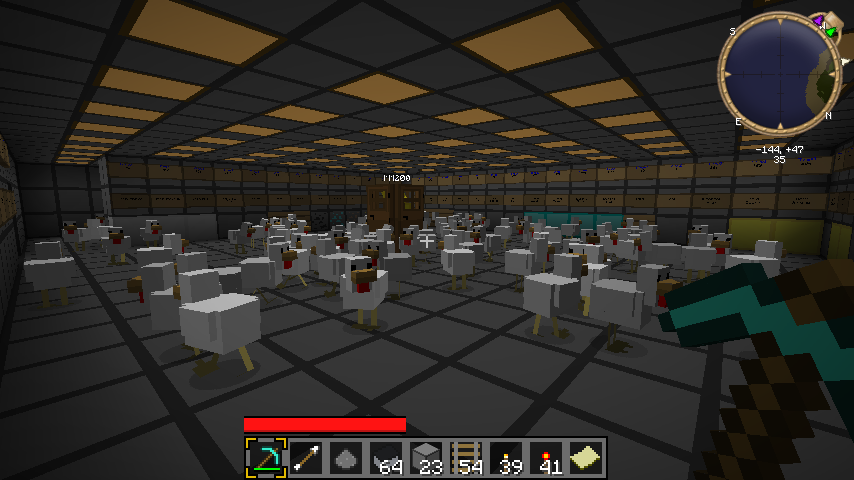This screenshot has height=480, width=854.
Task: Select the torch stack of 39
Action: 506,458
